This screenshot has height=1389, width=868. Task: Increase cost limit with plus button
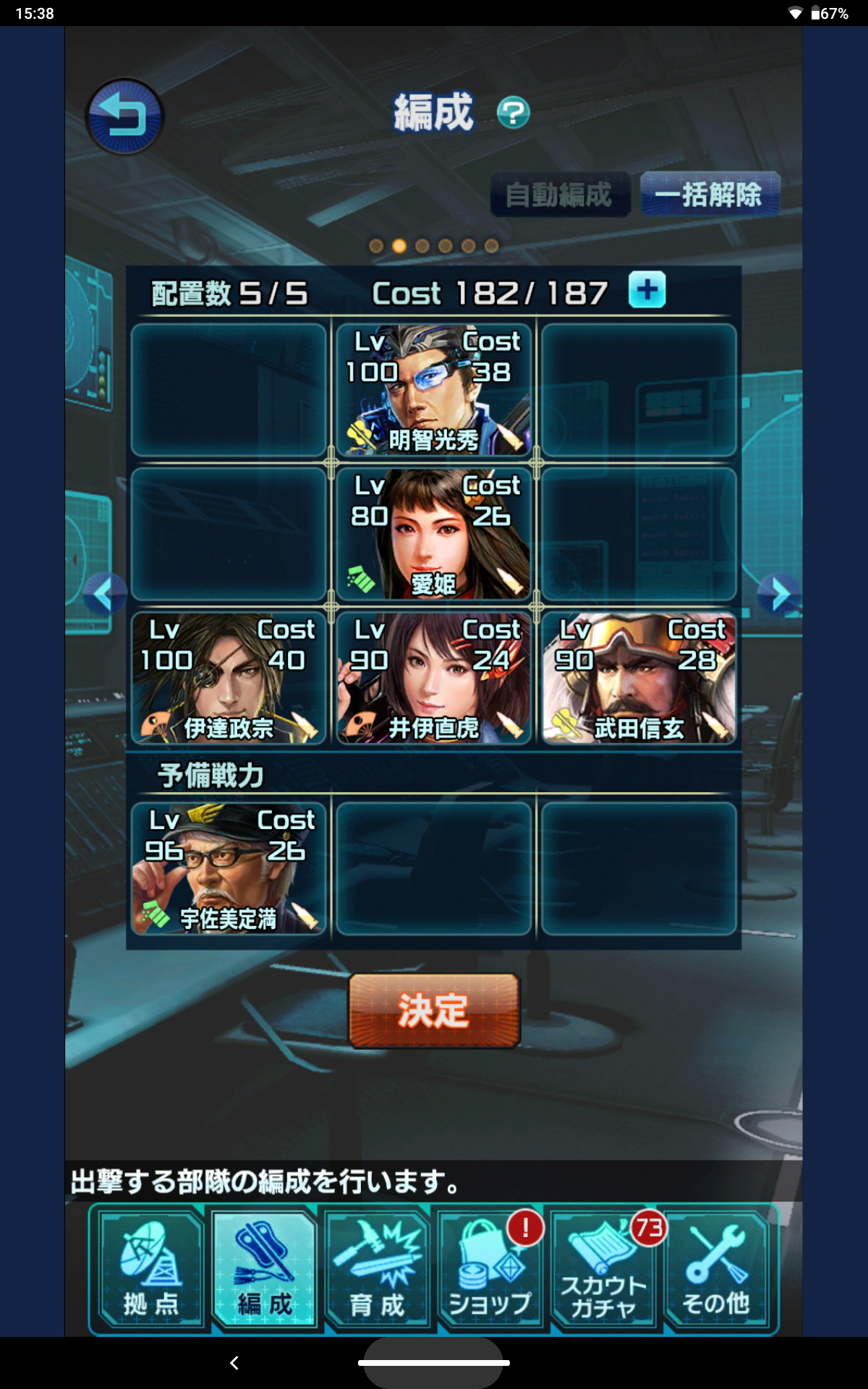pos(647,291)
